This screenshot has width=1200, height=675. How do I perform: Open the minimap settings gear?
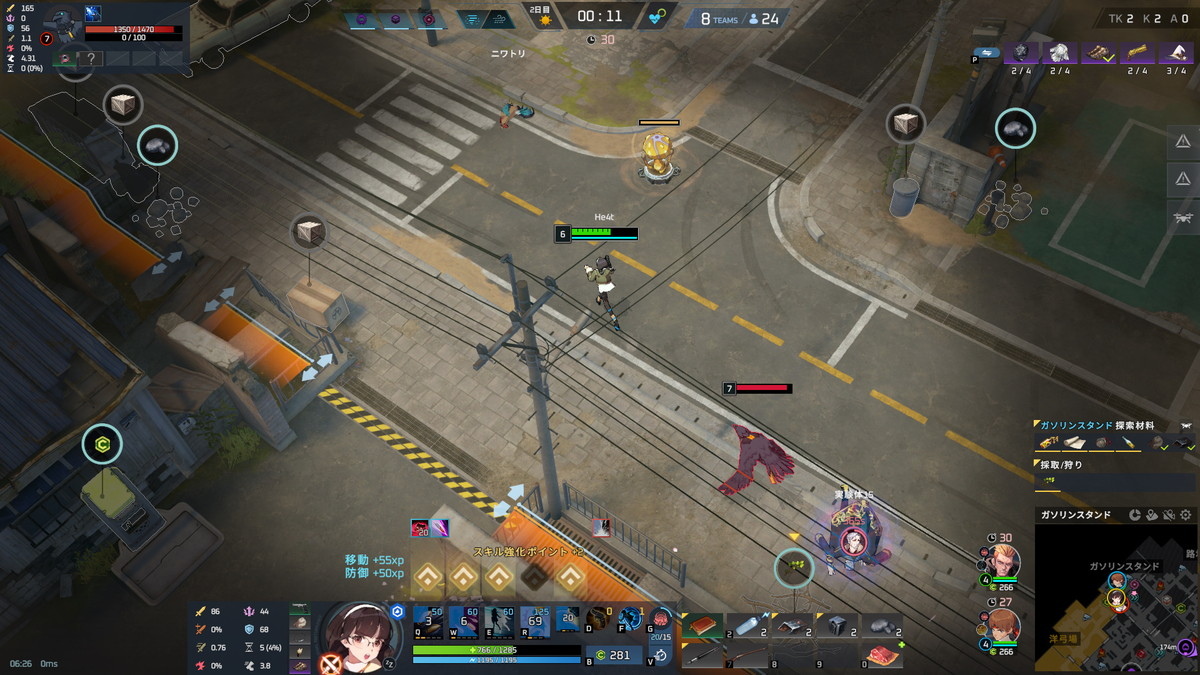click(x=1186, y=515)
